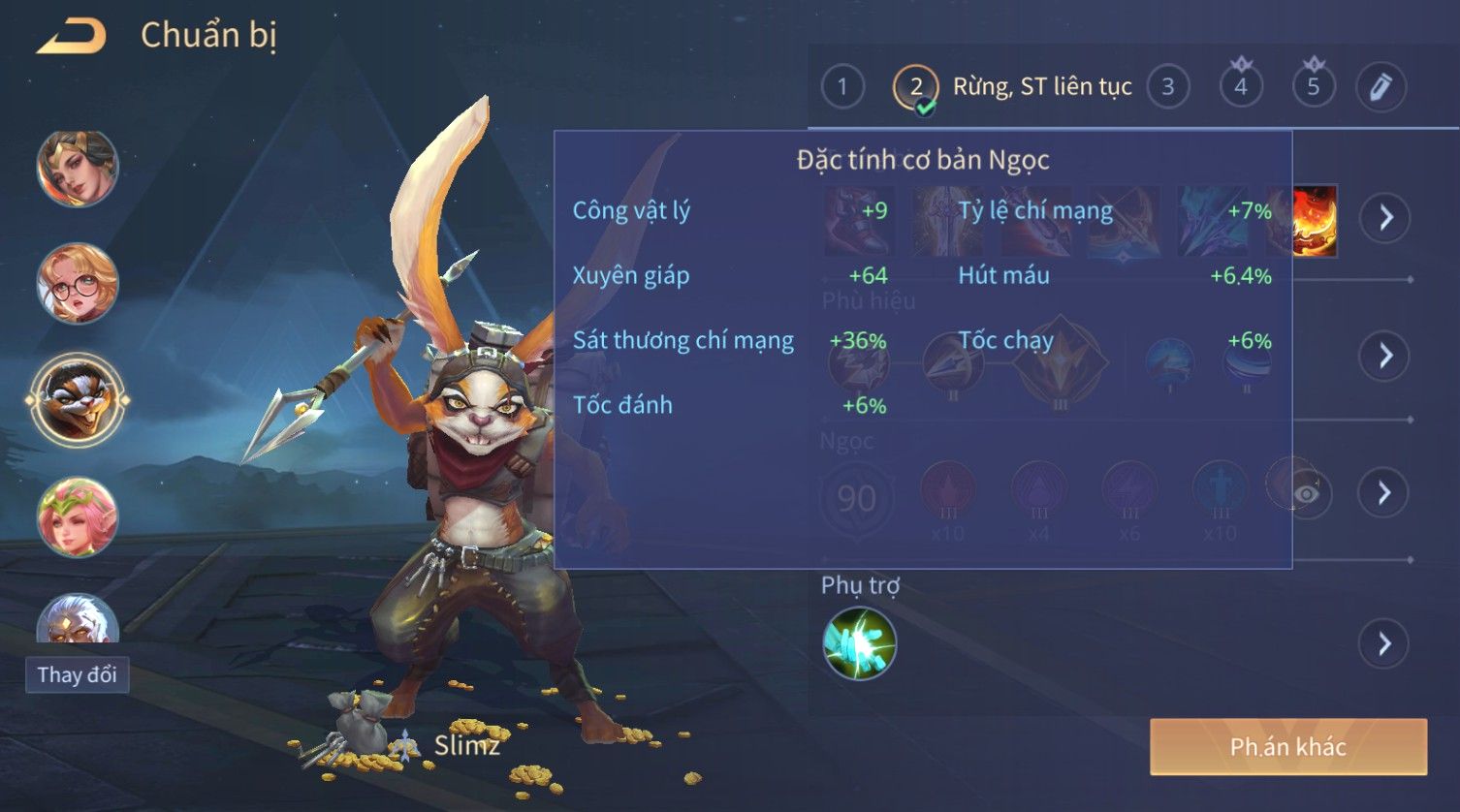Select the Phụ trợ support spell icon

tap(859, 643)
